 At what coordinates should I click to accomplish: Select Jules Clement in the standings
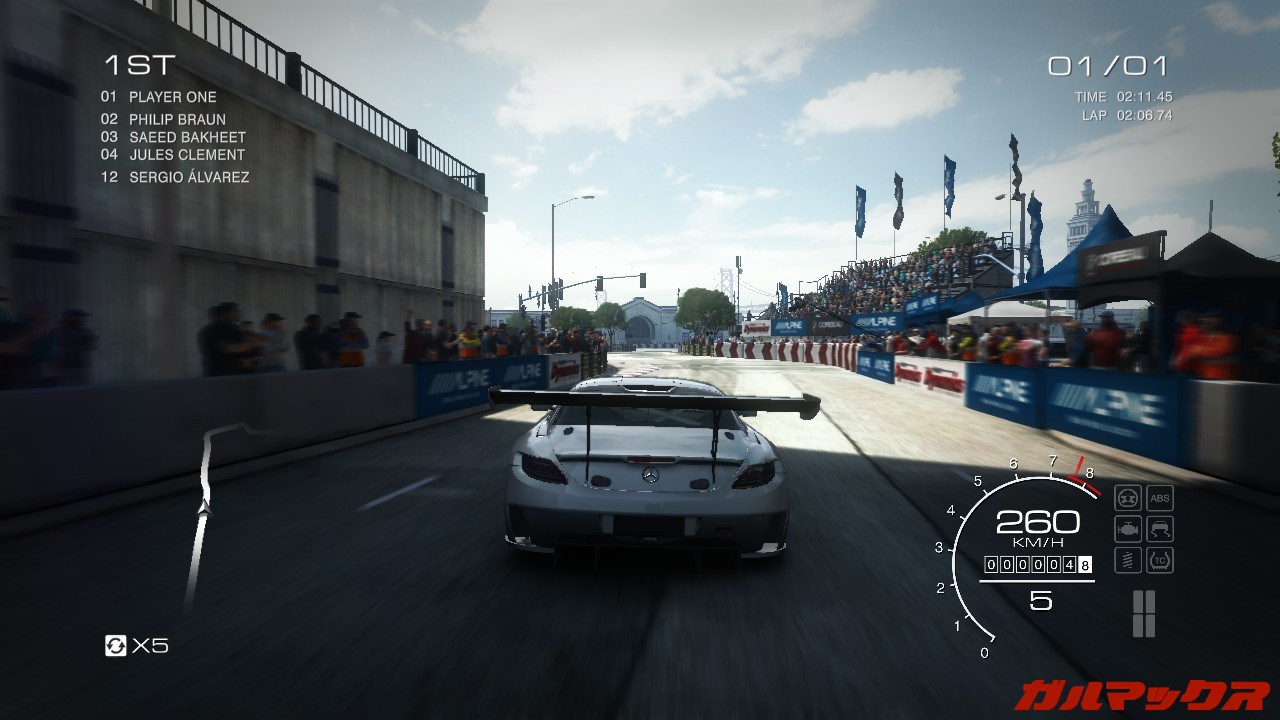[x=186, y=155]
